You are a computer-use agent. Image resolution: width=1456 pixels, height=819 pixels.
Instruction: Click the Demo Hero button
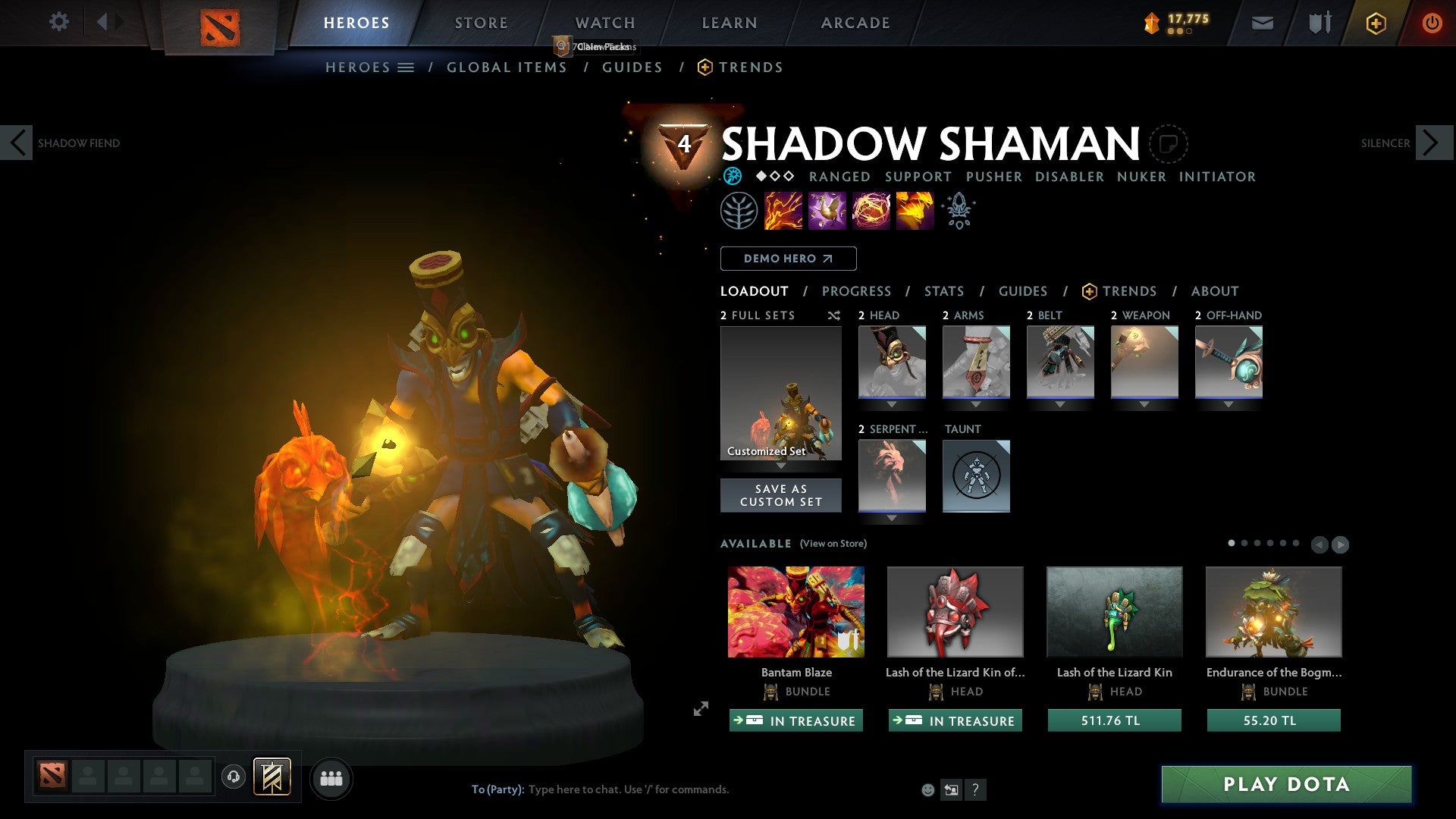[787, 259]
